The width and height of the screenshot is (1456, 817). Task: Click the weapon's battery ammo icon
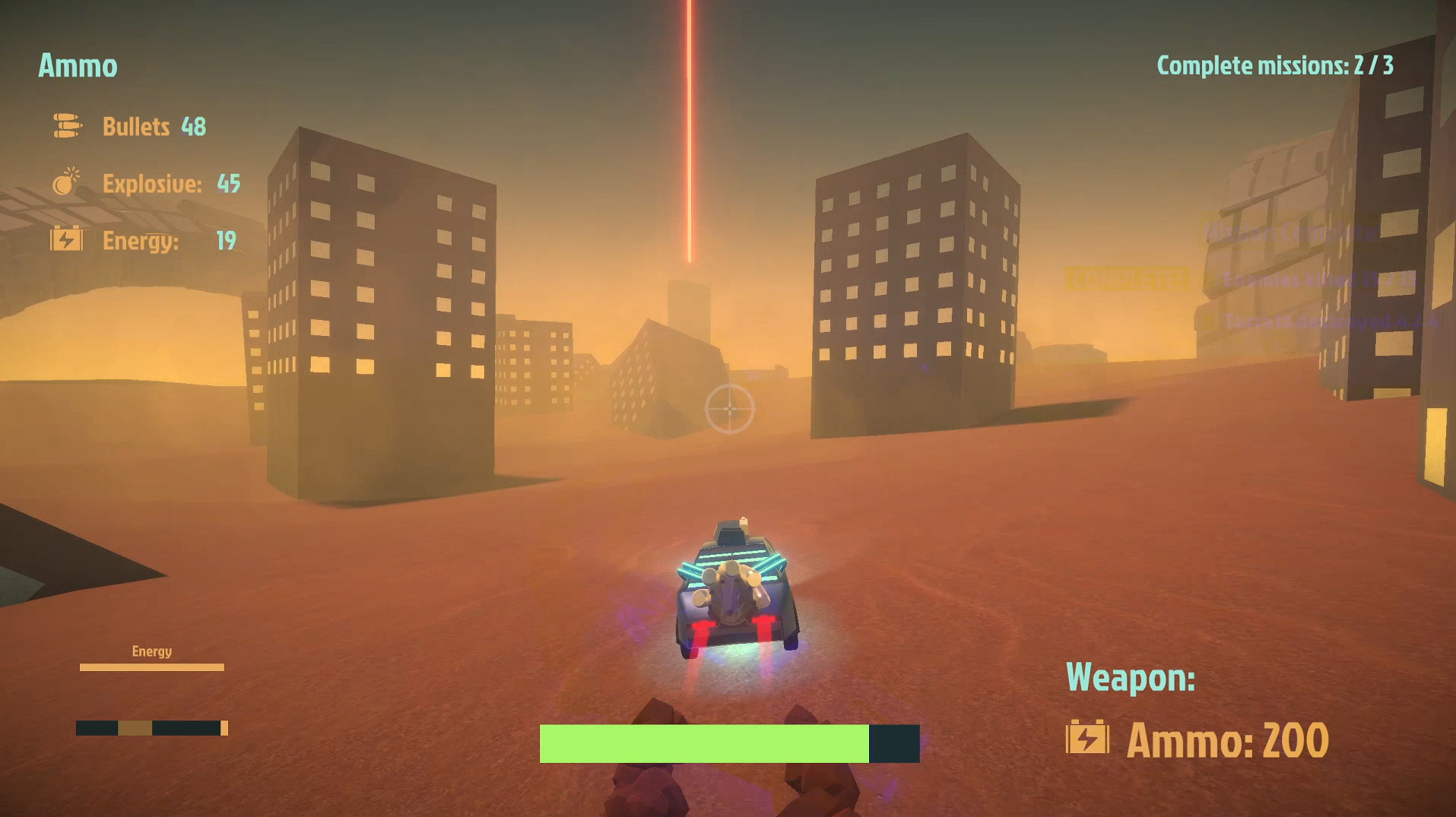point(1089,736)
